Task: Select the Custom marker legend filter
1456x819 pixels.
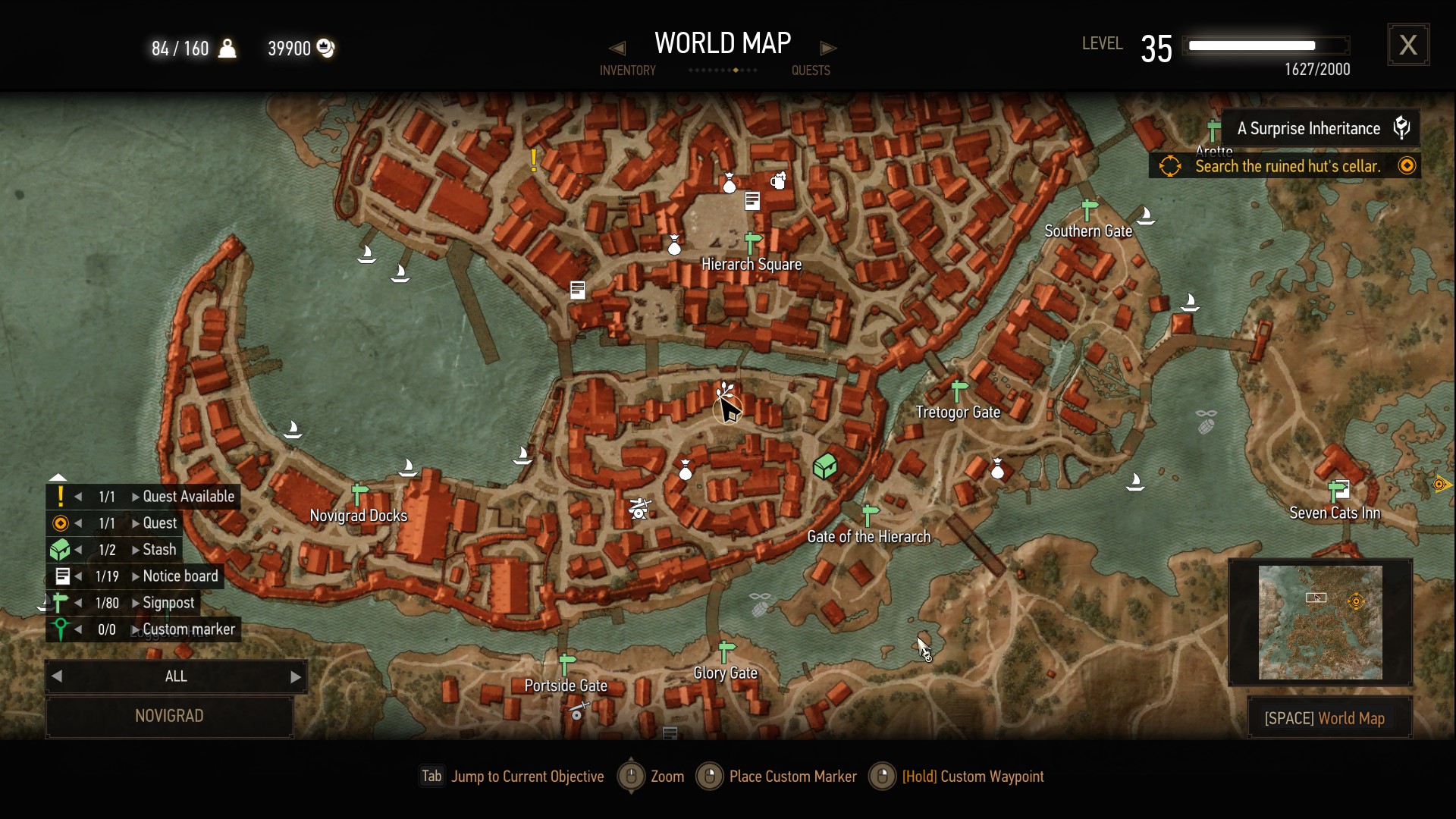Action: pos(188,629)
